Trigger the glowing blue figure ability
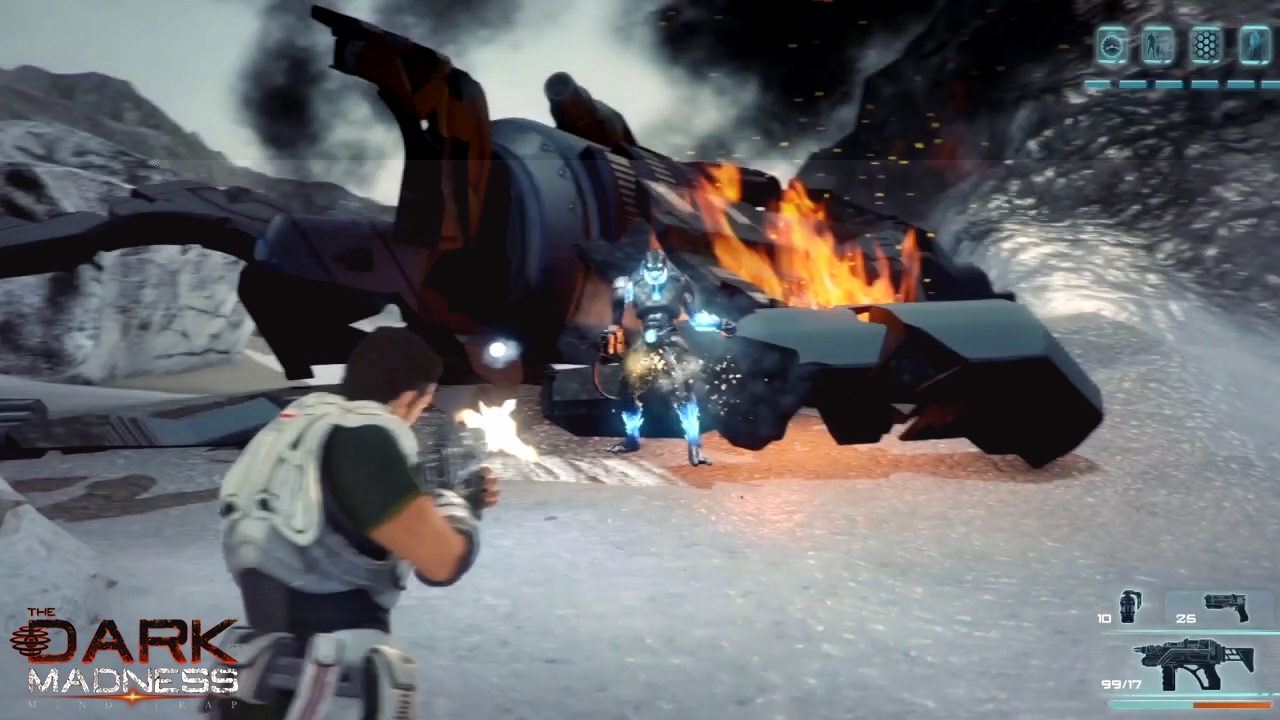The height and width of the screenshot is (720, 1280). pyautogui.click(x=1255, y=45)
